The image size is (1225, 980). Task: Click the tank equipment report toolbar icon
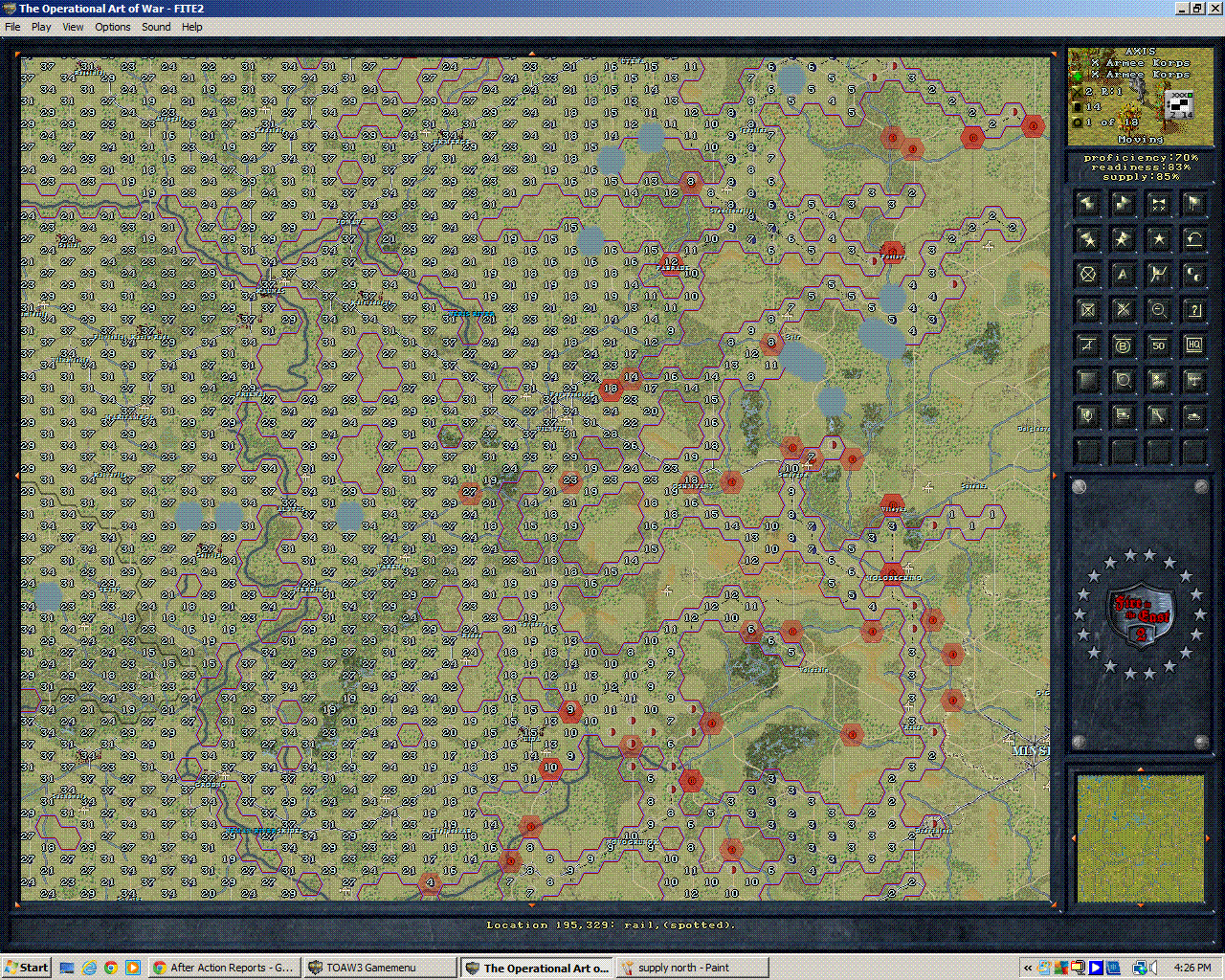point(1194,415)
